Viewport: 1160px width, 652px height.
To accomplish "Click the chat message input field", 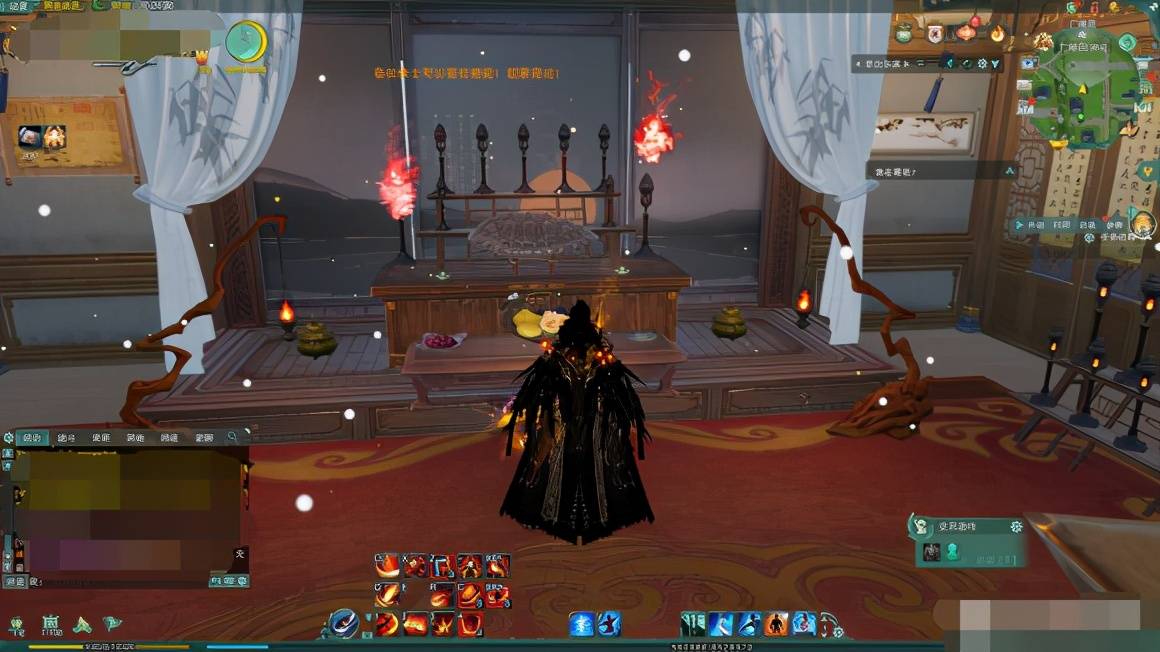I will (x=120, y=581).
